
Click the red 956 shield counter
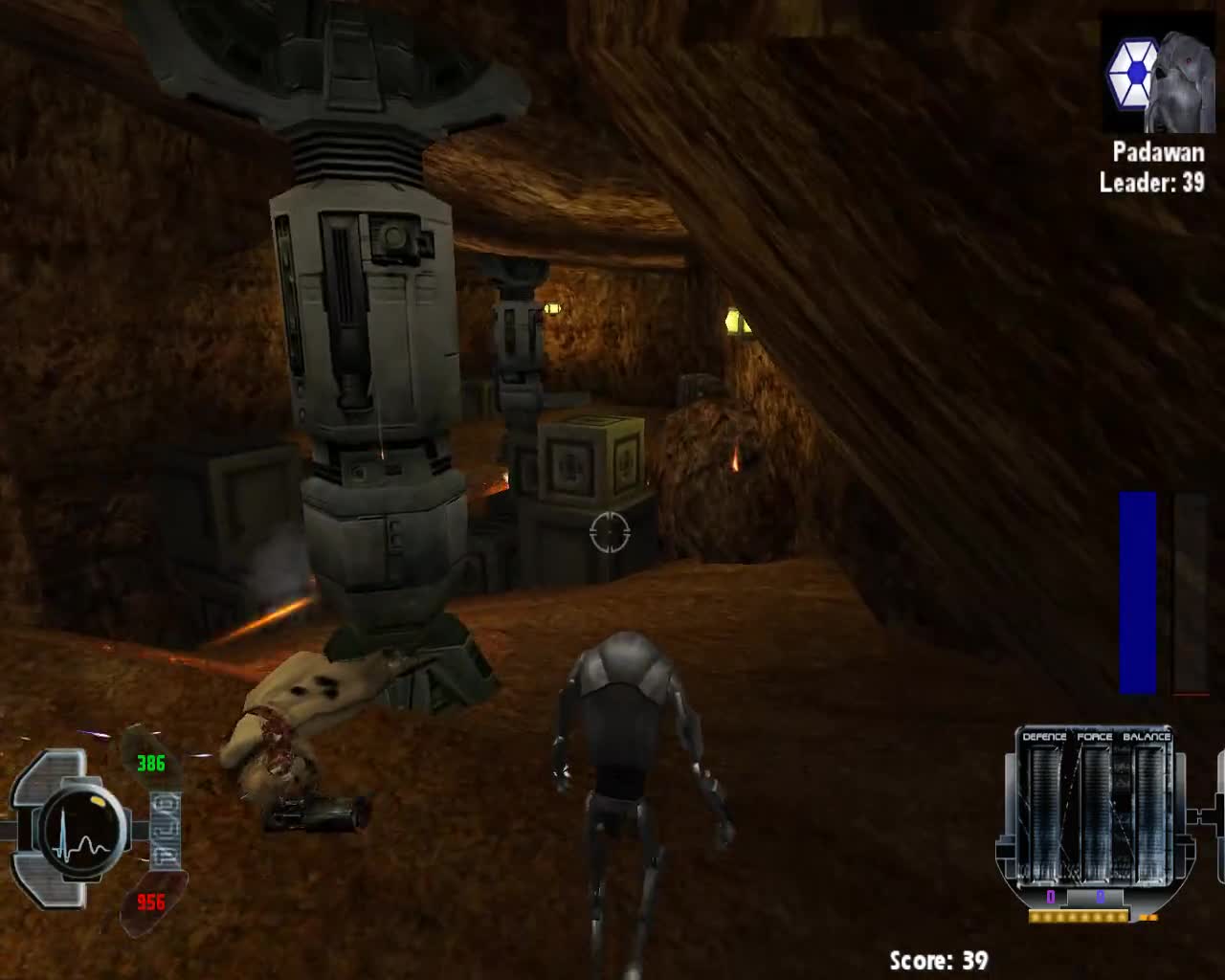pos(151,902)
